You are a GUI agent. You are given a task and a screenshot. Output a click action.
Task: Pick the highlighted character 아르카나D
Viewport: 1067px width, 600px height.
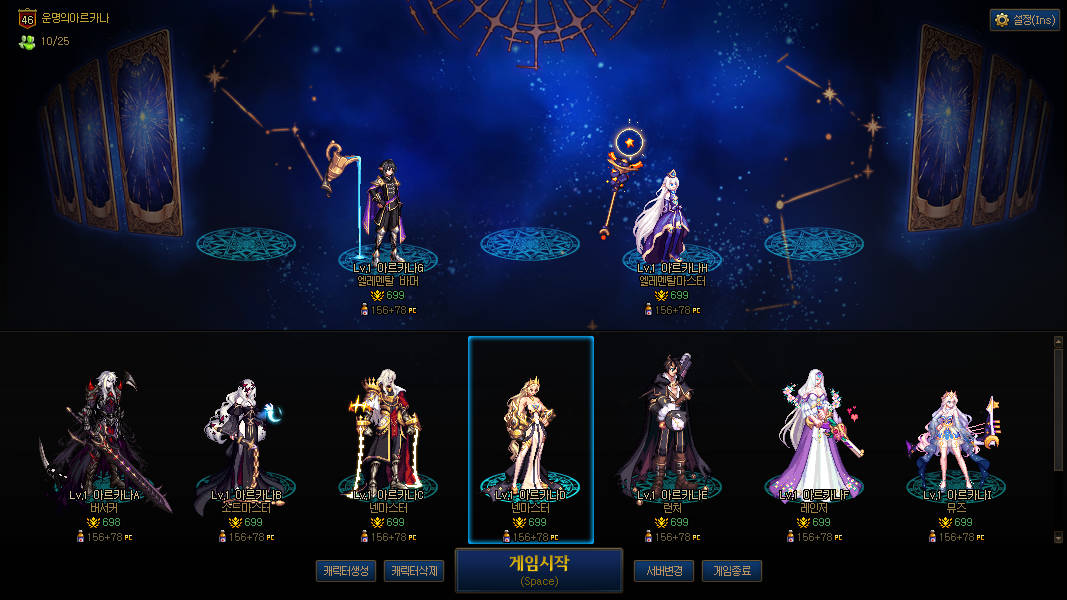point(531,440)
